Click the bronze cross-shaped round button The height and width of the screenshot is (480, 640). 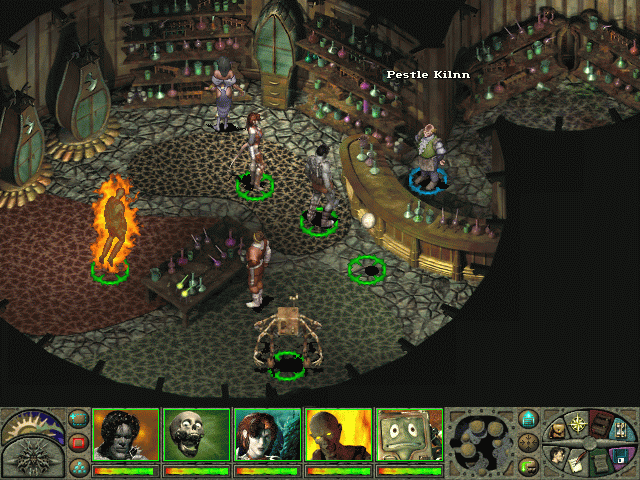coord(529,443)
